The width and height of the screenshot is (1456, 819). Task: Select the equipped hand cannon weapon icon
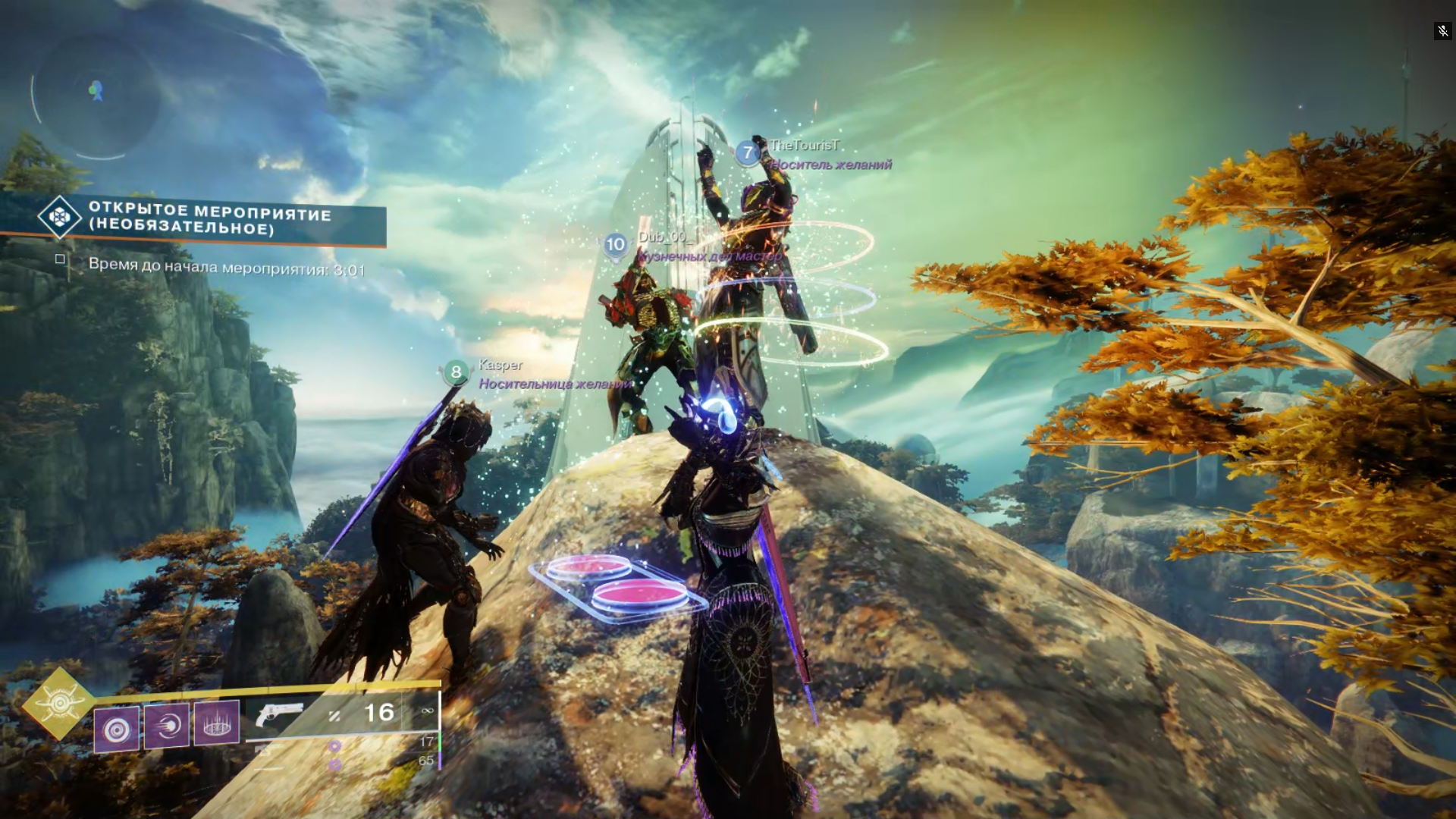click(x=279, y=714)
